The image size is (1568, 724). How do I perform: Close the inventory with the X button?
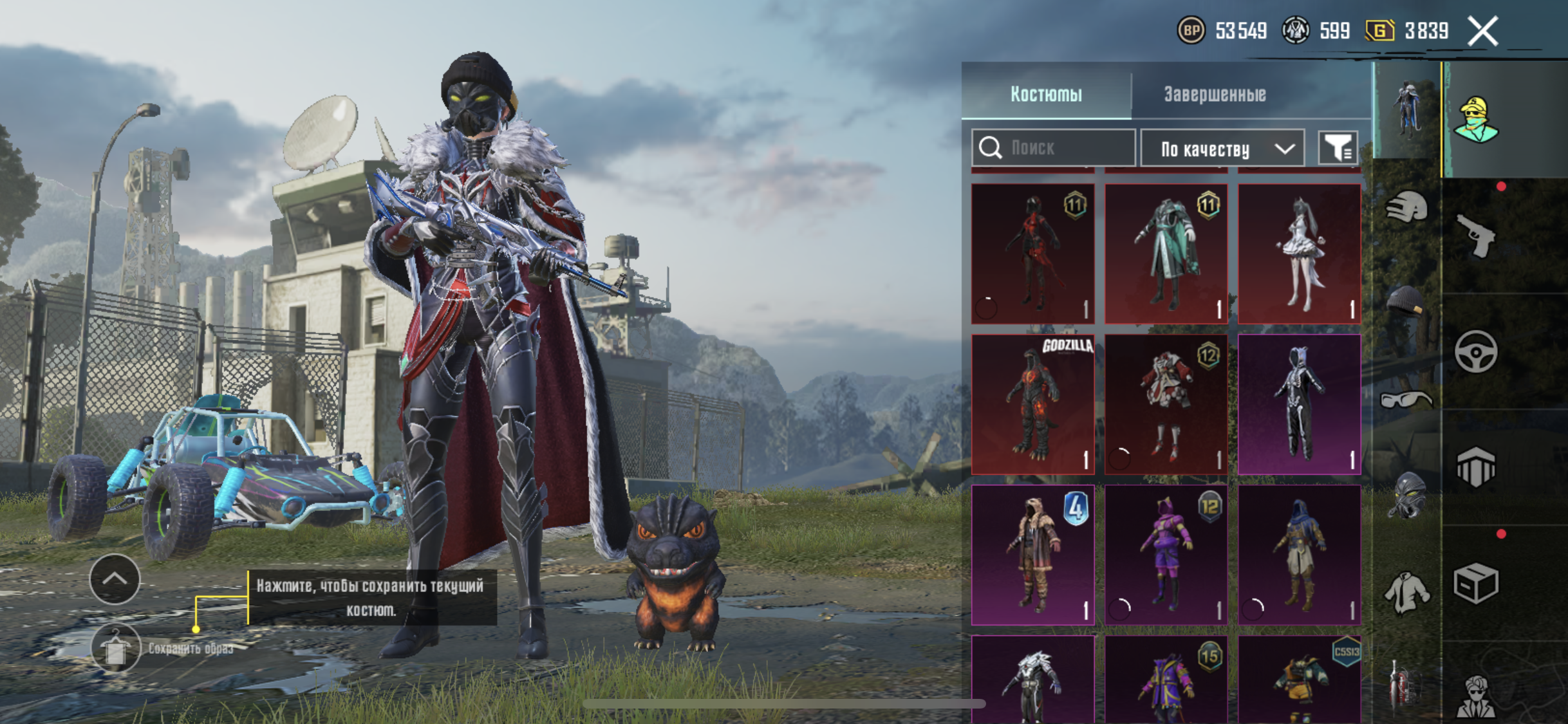coord(1482,31)
